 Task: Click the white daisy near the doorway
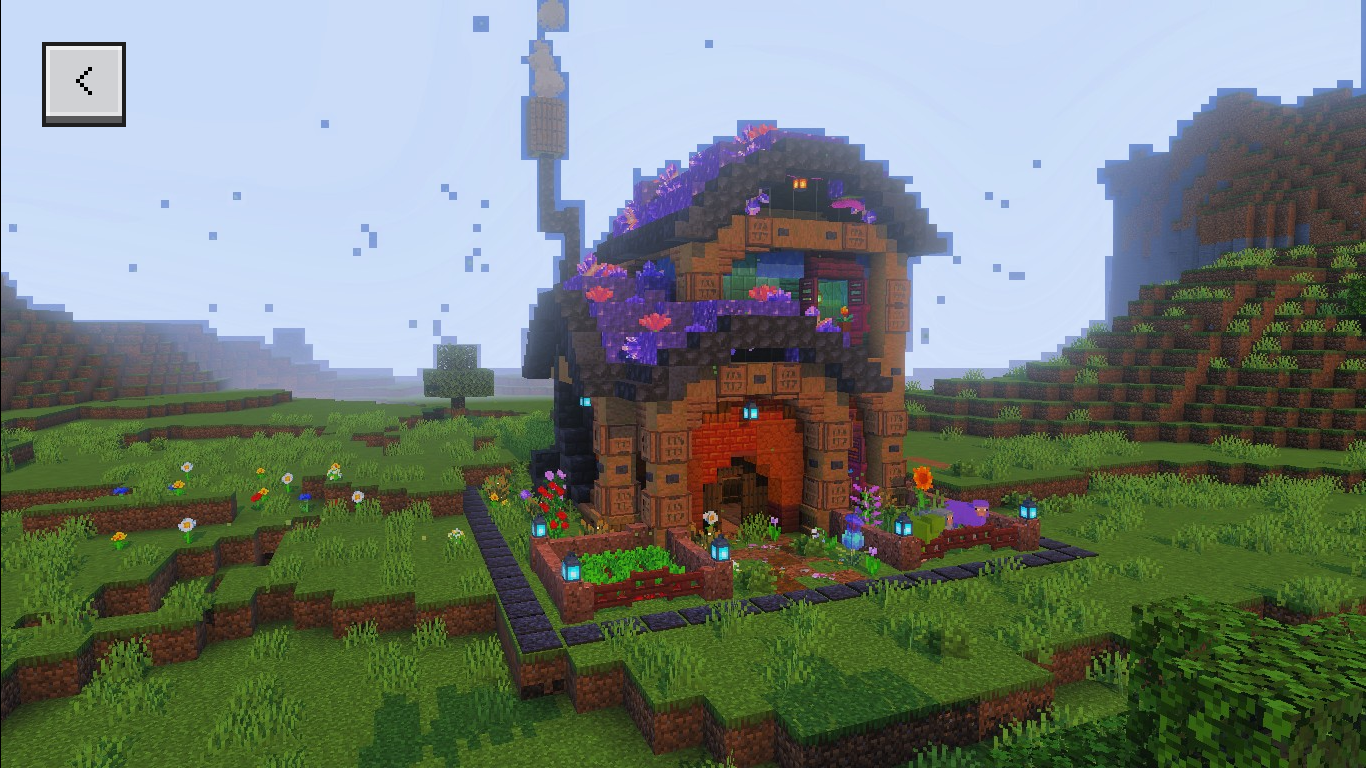[x=709, y=517]
